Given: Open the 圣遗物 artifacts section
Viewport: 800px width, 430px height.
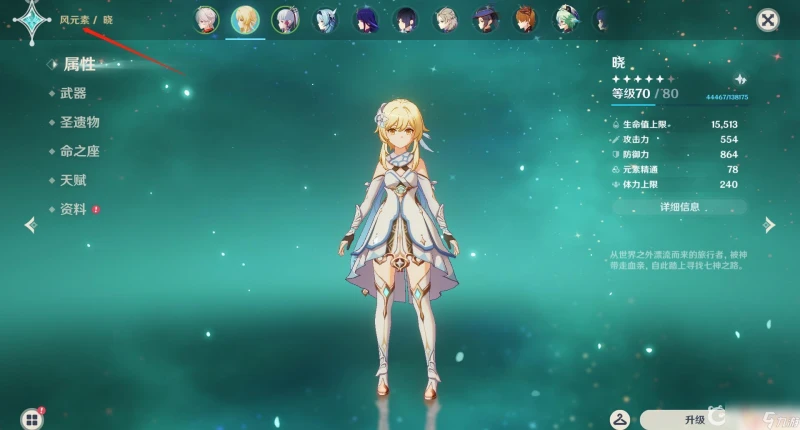Looking at the screenshot, I should point(79,122).
